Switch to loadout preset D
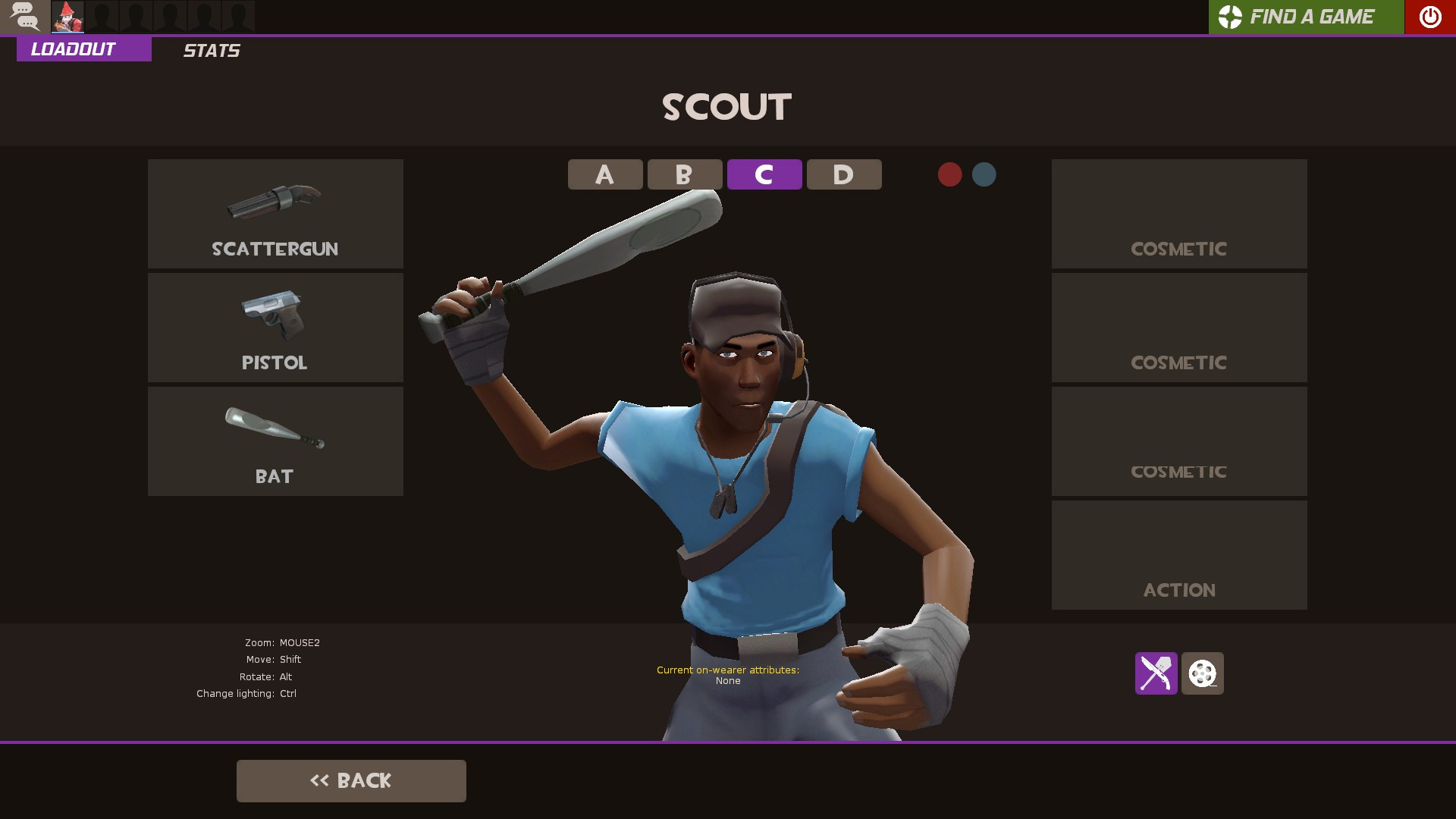The image size is (1456, 819). point(843,174)
